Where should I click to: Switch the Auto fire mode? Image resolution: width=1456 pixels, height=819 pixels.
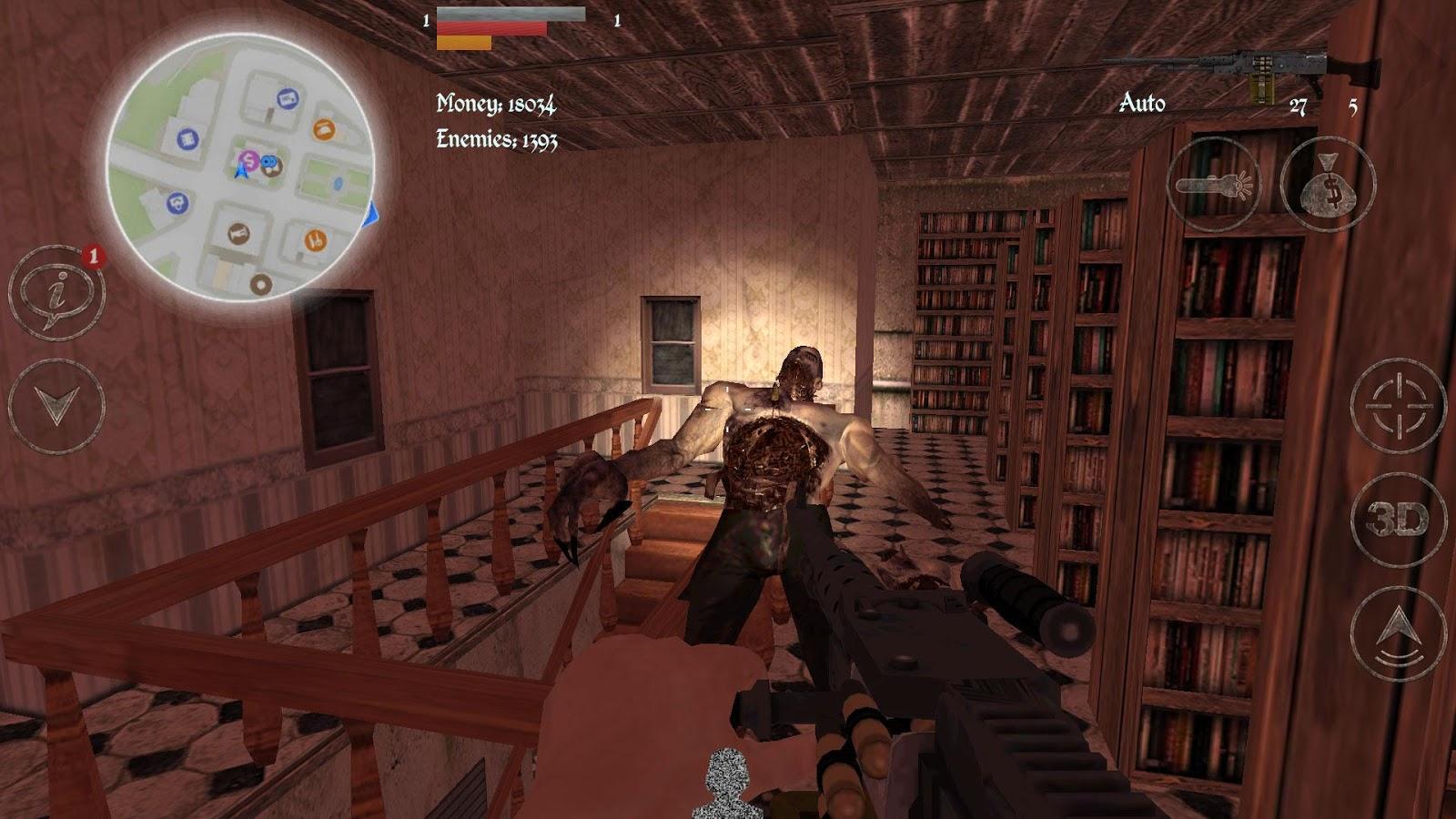point(1141,103)
